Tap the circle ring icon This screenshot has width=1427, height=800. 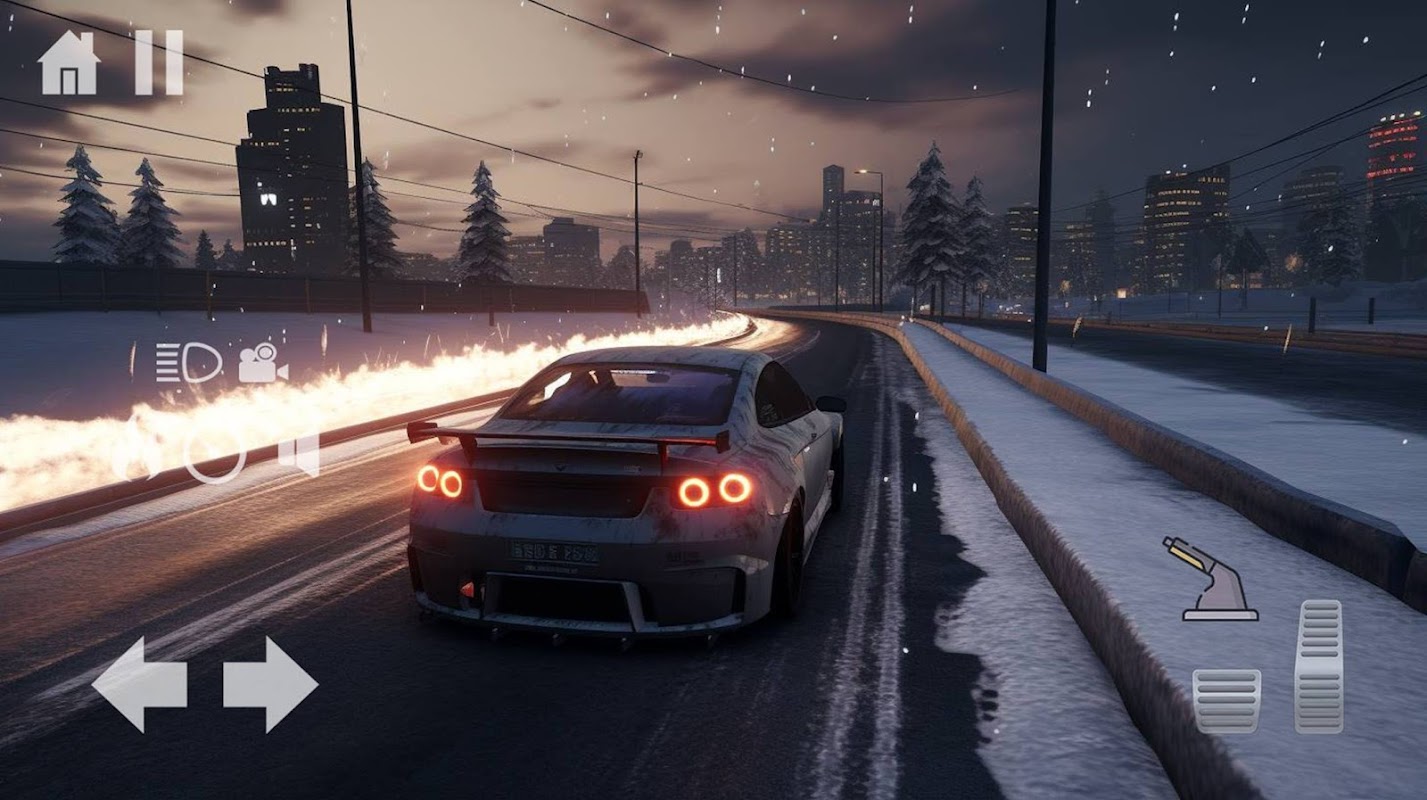point(214,453)
